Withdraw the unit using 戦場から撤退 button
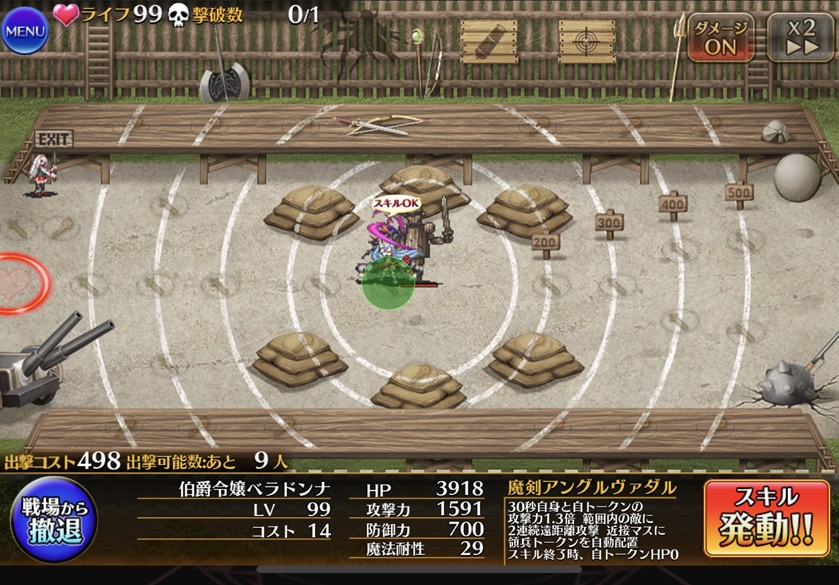Screen dimensions: 839x585 (x=52, y=518)
